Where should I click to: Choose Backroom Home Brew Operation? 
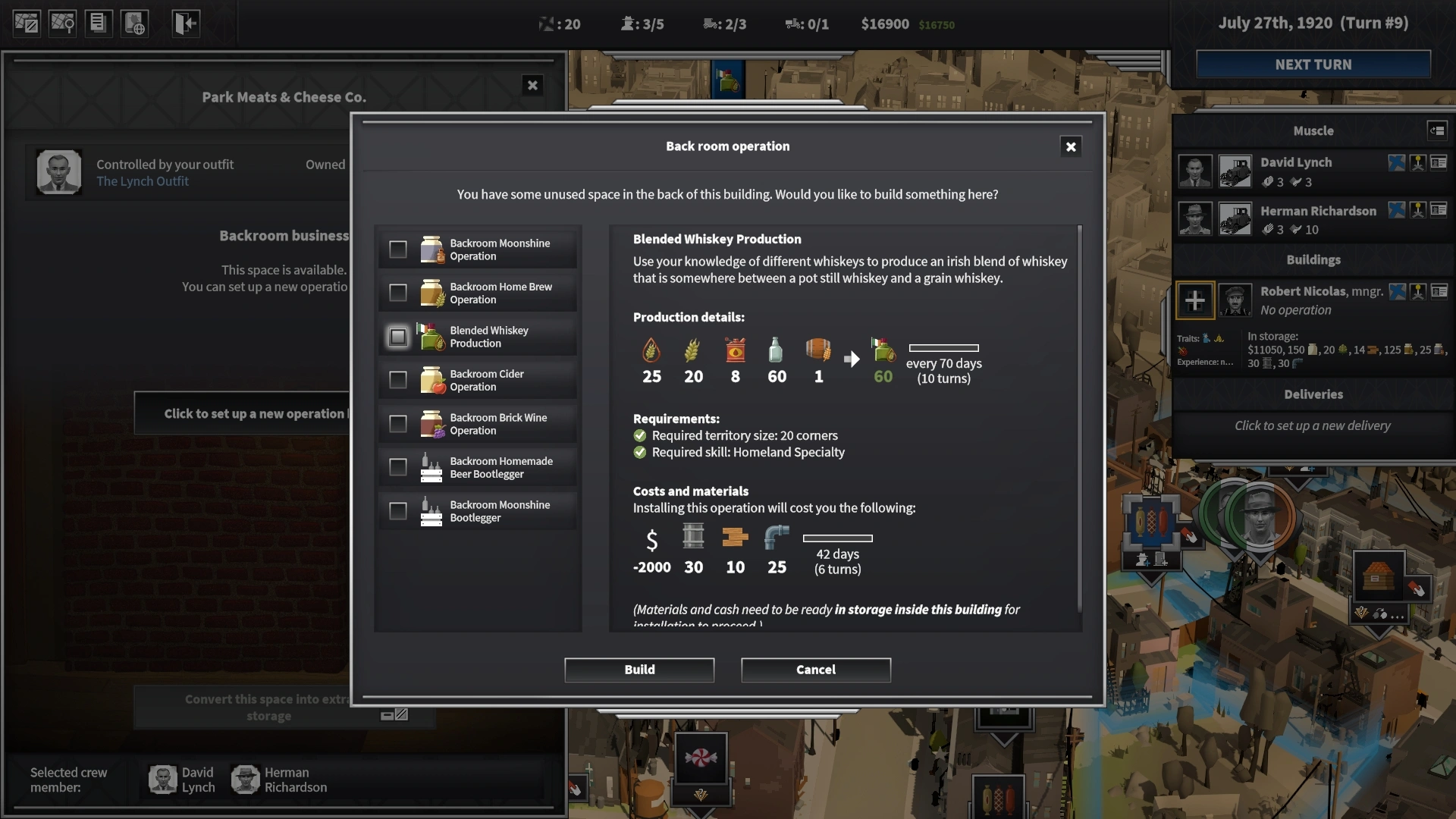398,293
